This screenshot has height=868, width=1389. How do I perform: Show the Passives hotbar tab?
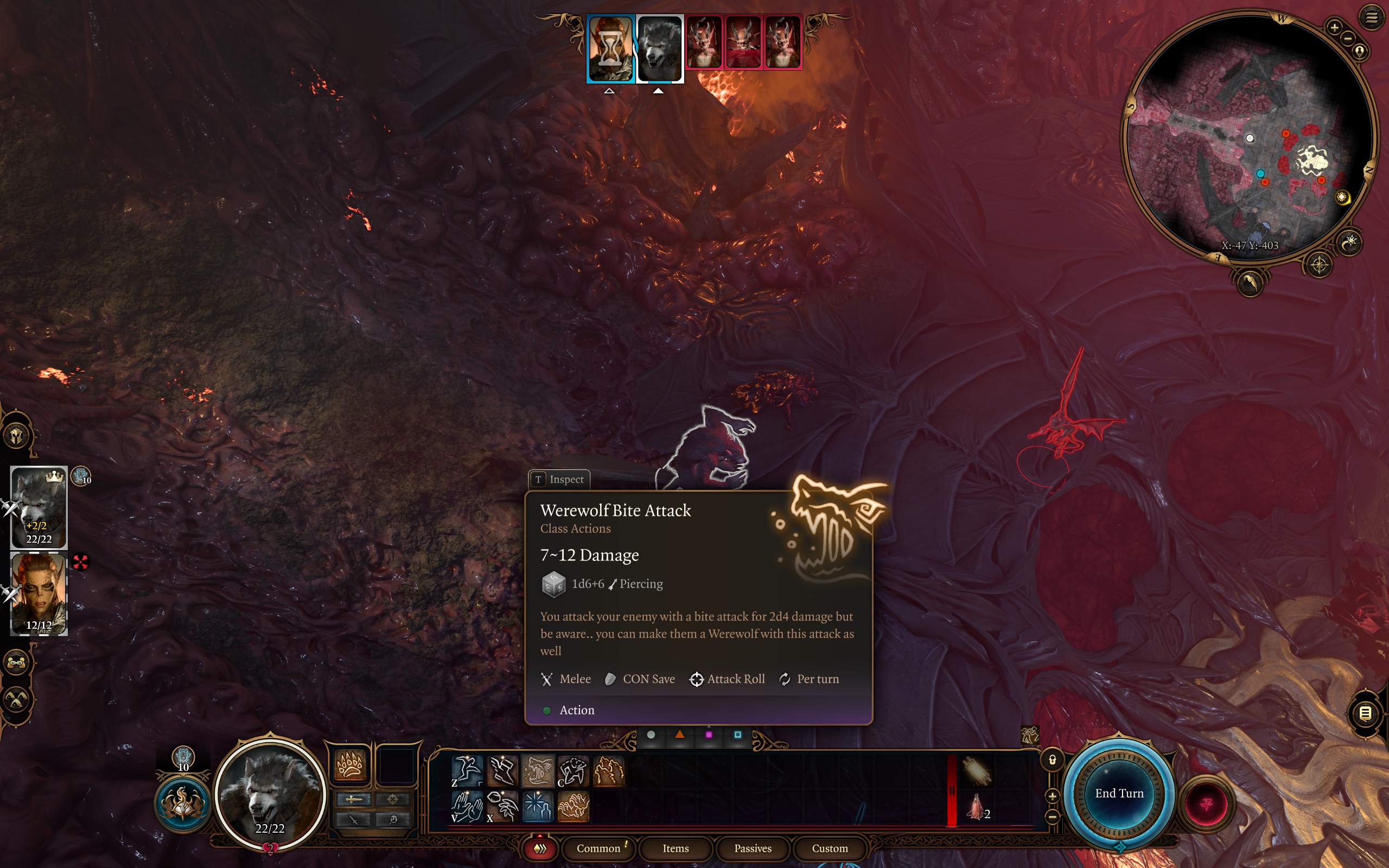click(753, 848)
